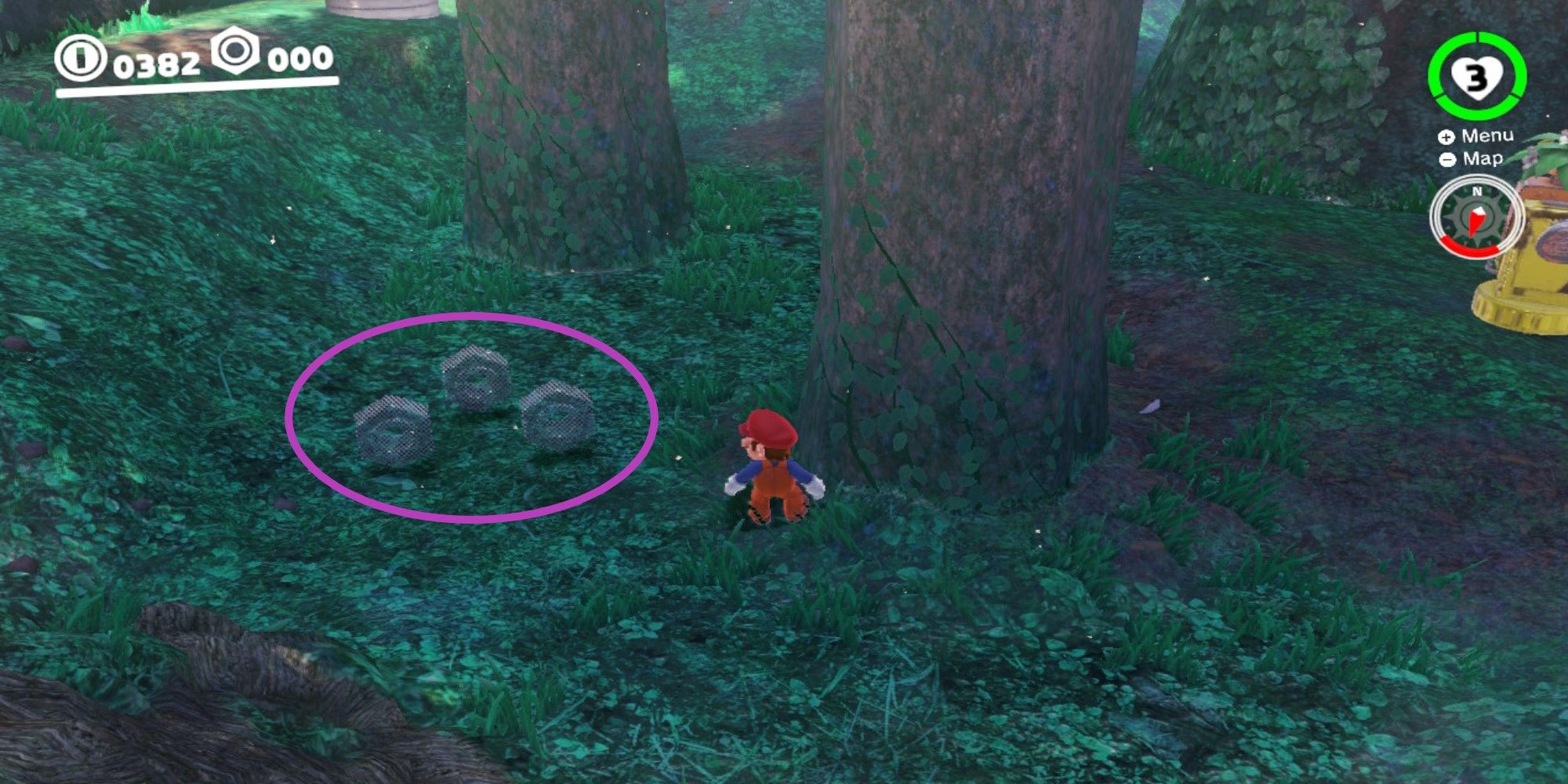Open the Map label text
Screen dimensions: 1568x784
coord(1483,159)
